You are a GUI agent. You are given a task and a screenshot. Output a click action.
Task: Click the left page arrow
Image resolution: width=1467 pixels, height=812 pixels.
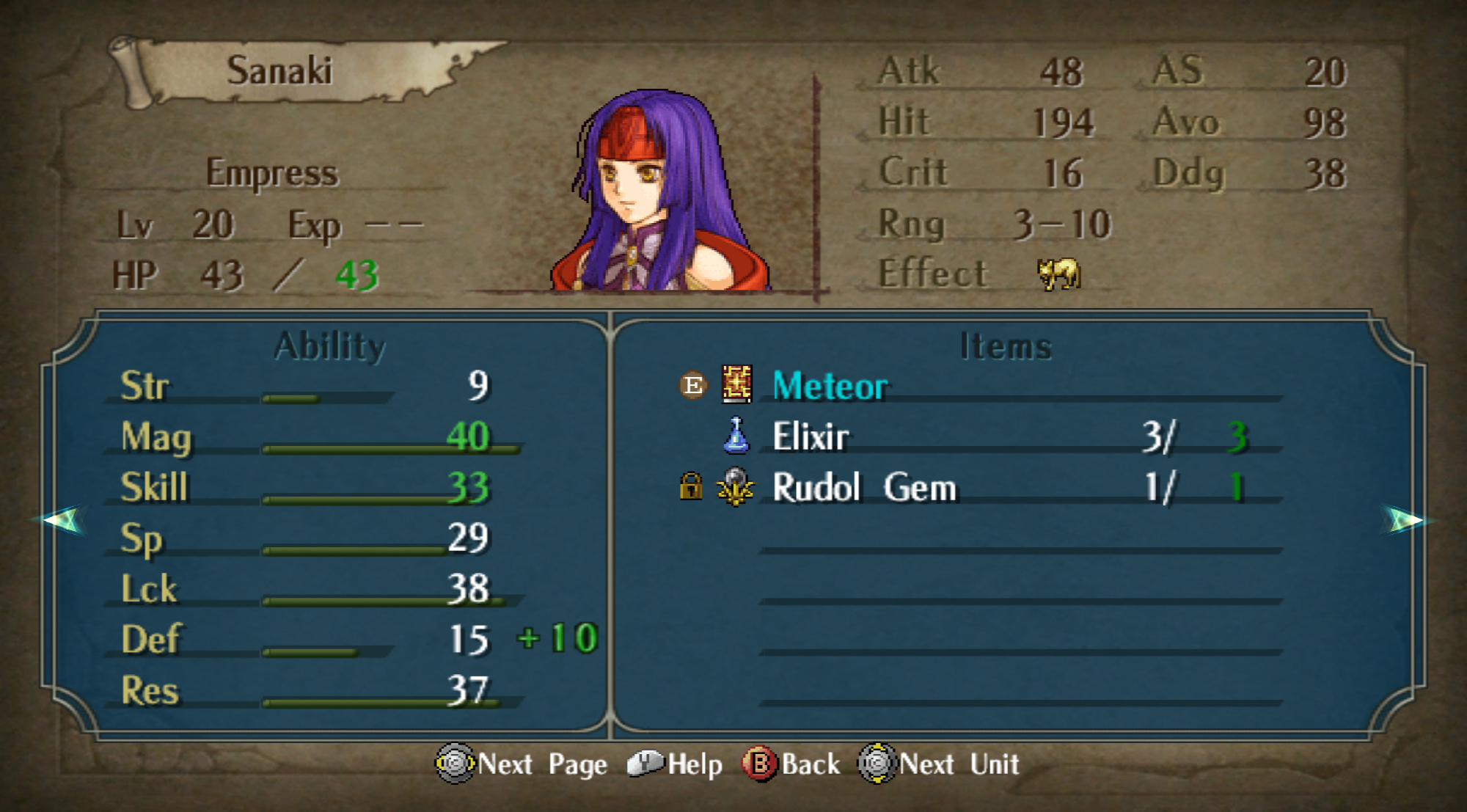click(x=62, y=520)
